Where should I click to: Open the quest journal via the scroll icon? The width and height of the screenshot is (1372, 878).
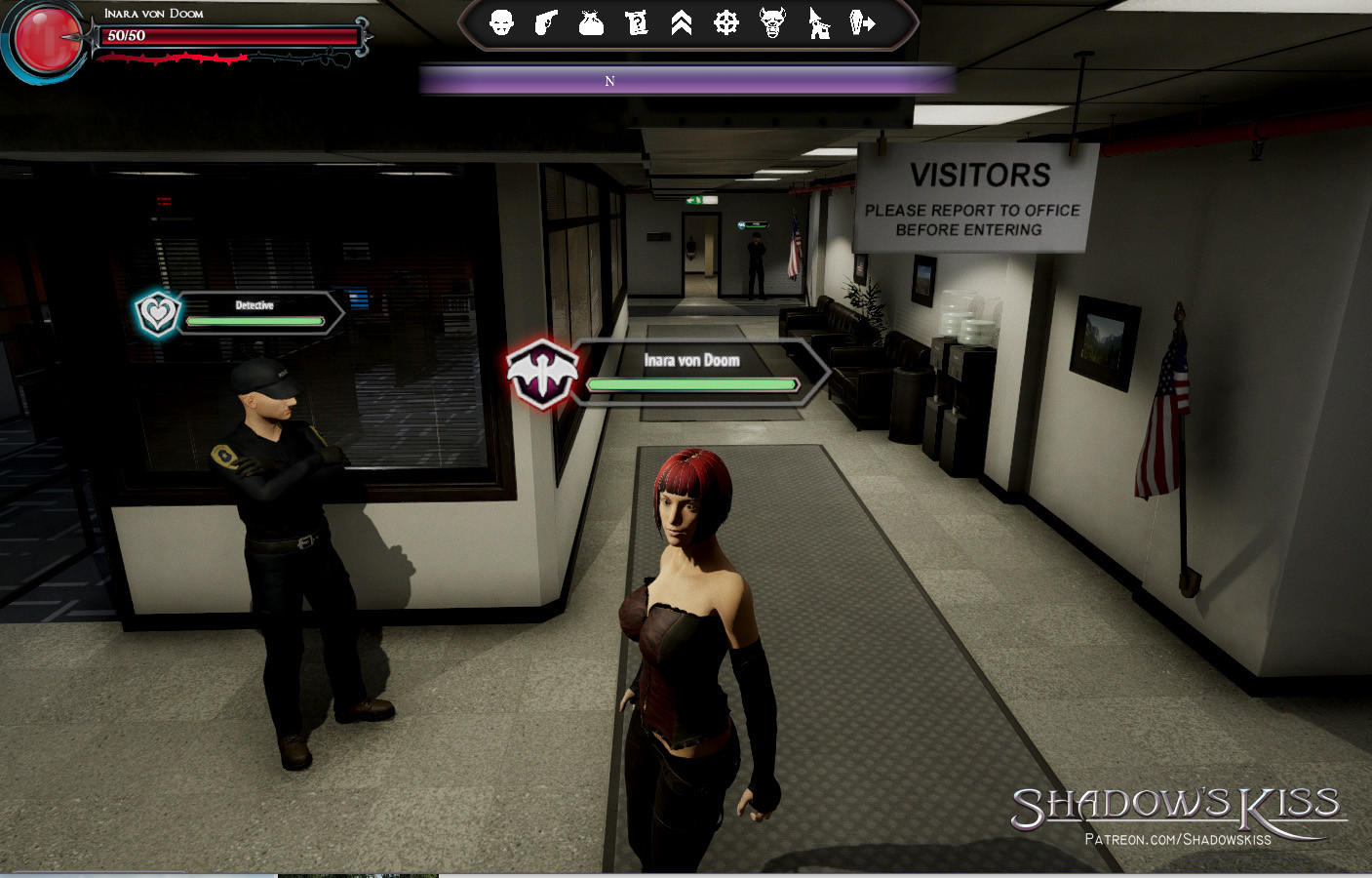click(x=637, y=22)
